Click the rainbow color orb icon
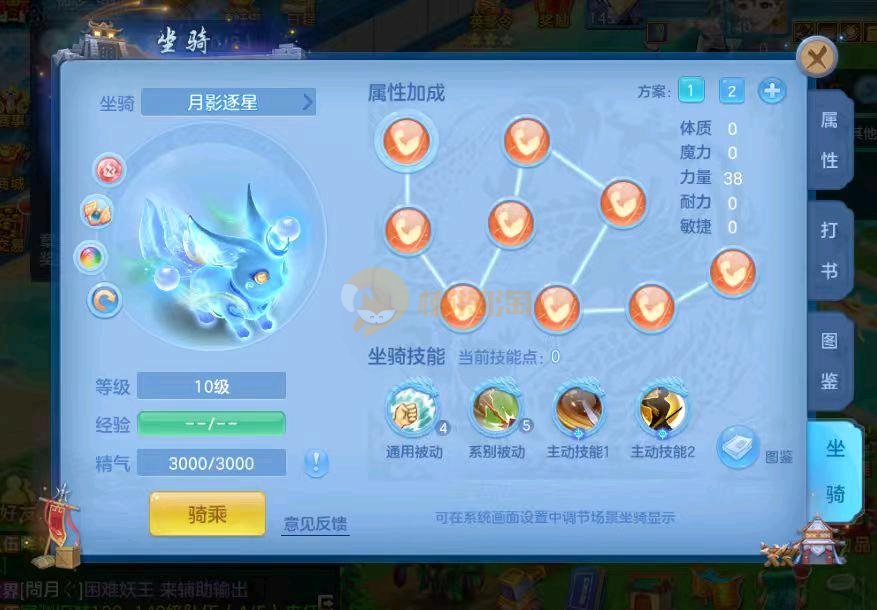 pyautogui.click(x=92, y=256)
